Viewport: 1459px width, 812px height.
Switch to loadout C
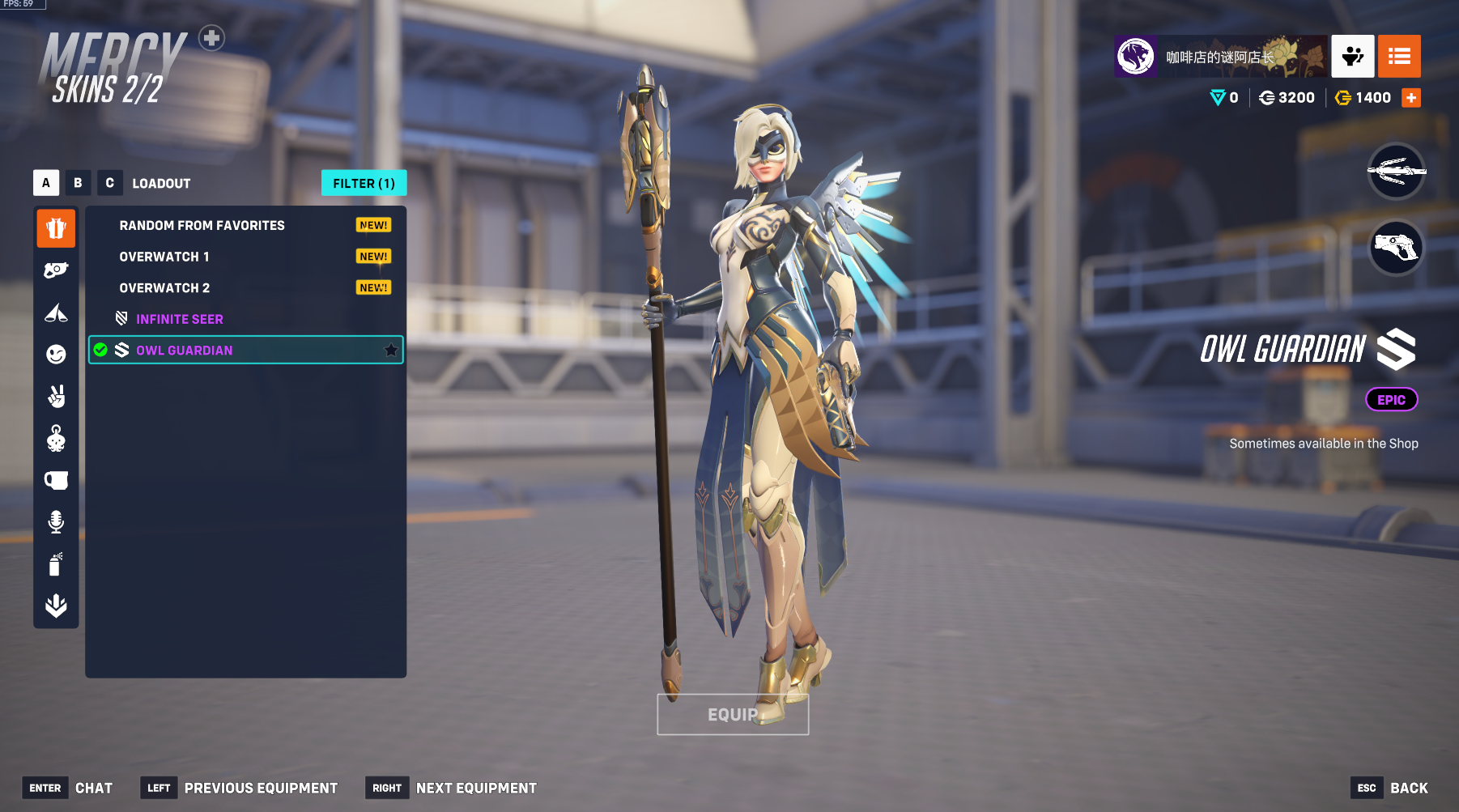(109, 183)
